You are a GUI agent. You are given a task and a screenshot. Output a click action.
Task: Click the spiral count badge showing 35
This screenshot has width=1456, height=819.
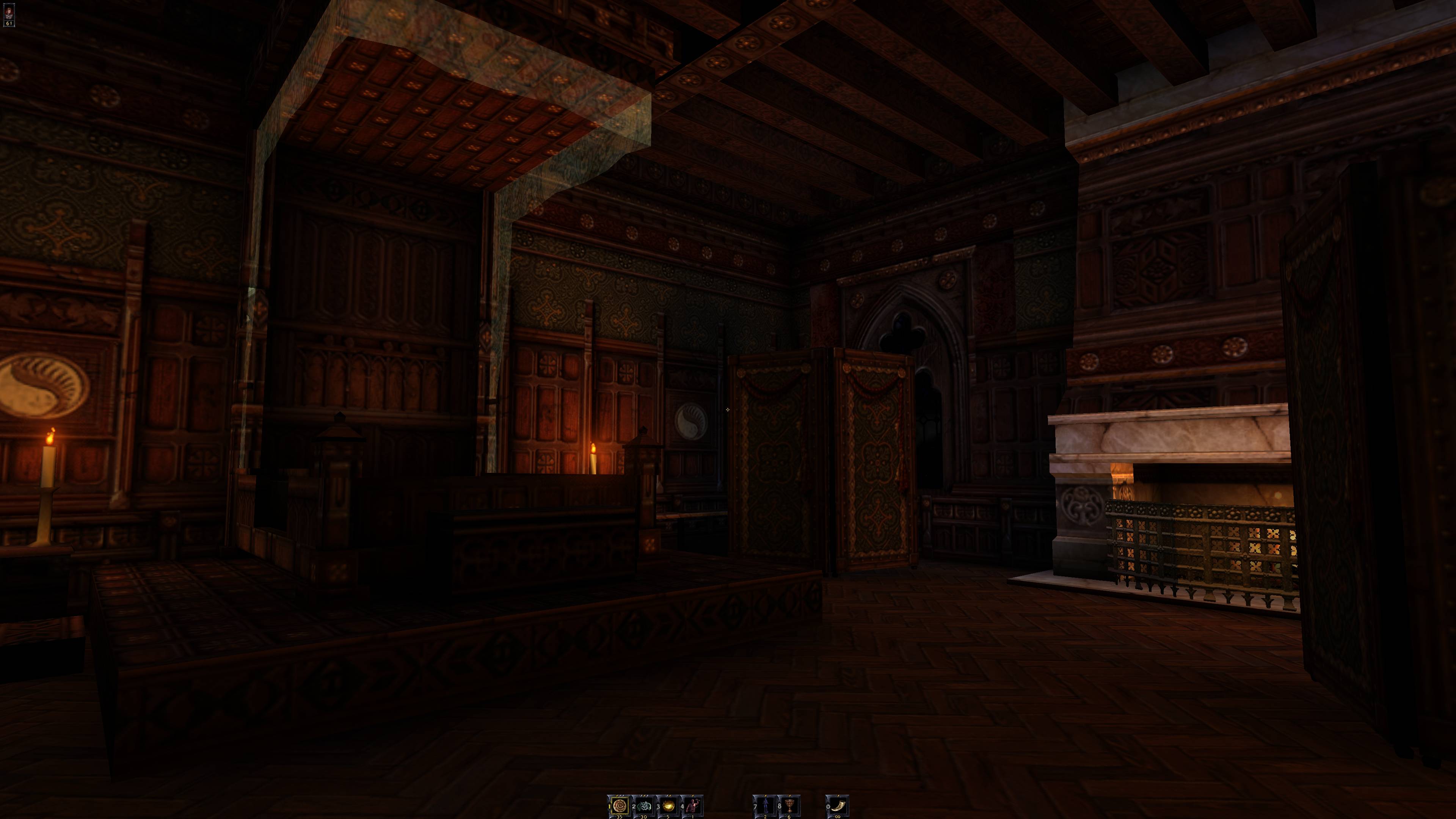[620, 817]
